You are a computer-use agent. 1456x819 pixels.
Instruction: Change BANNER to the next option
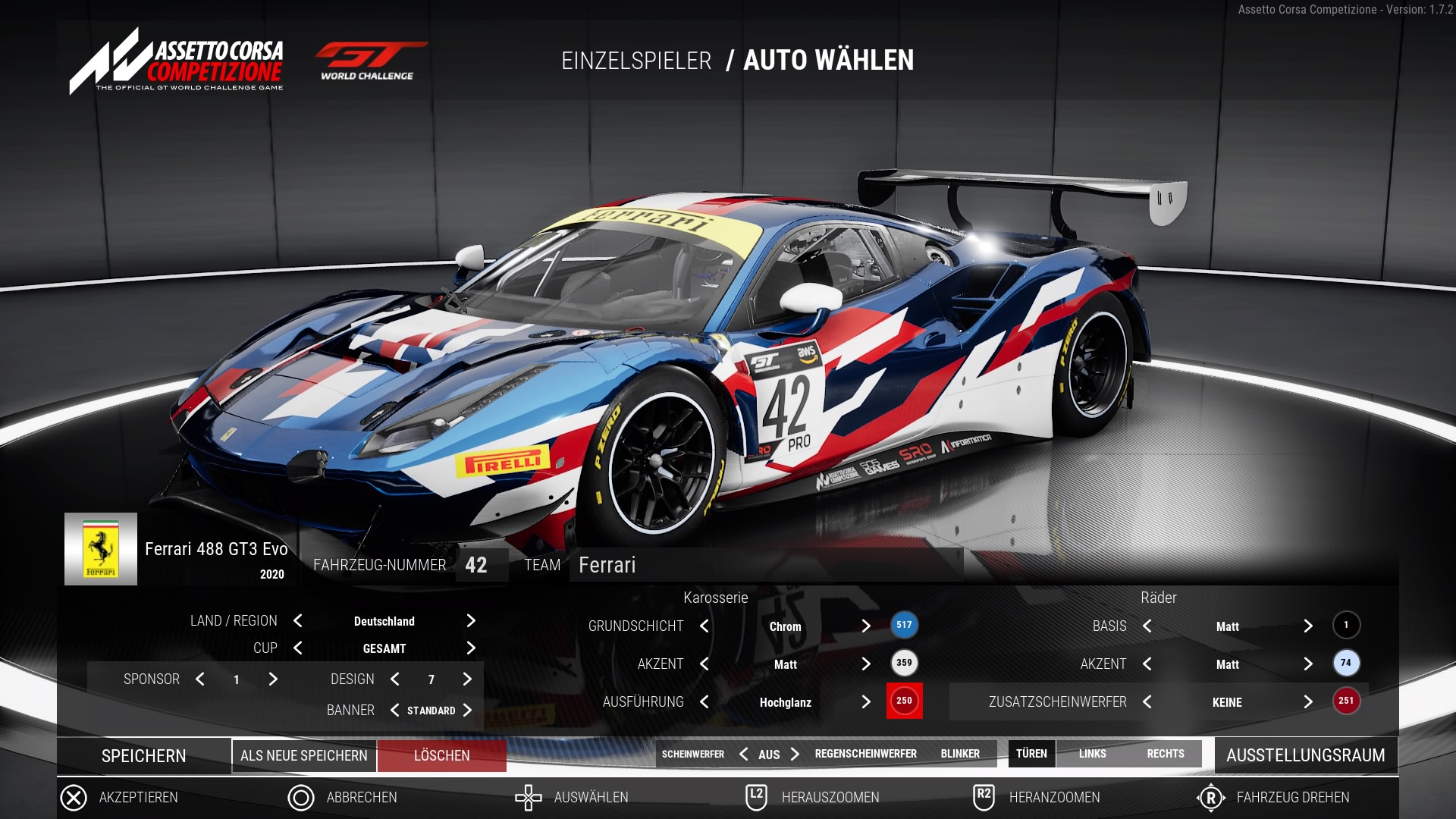point(467,711)
